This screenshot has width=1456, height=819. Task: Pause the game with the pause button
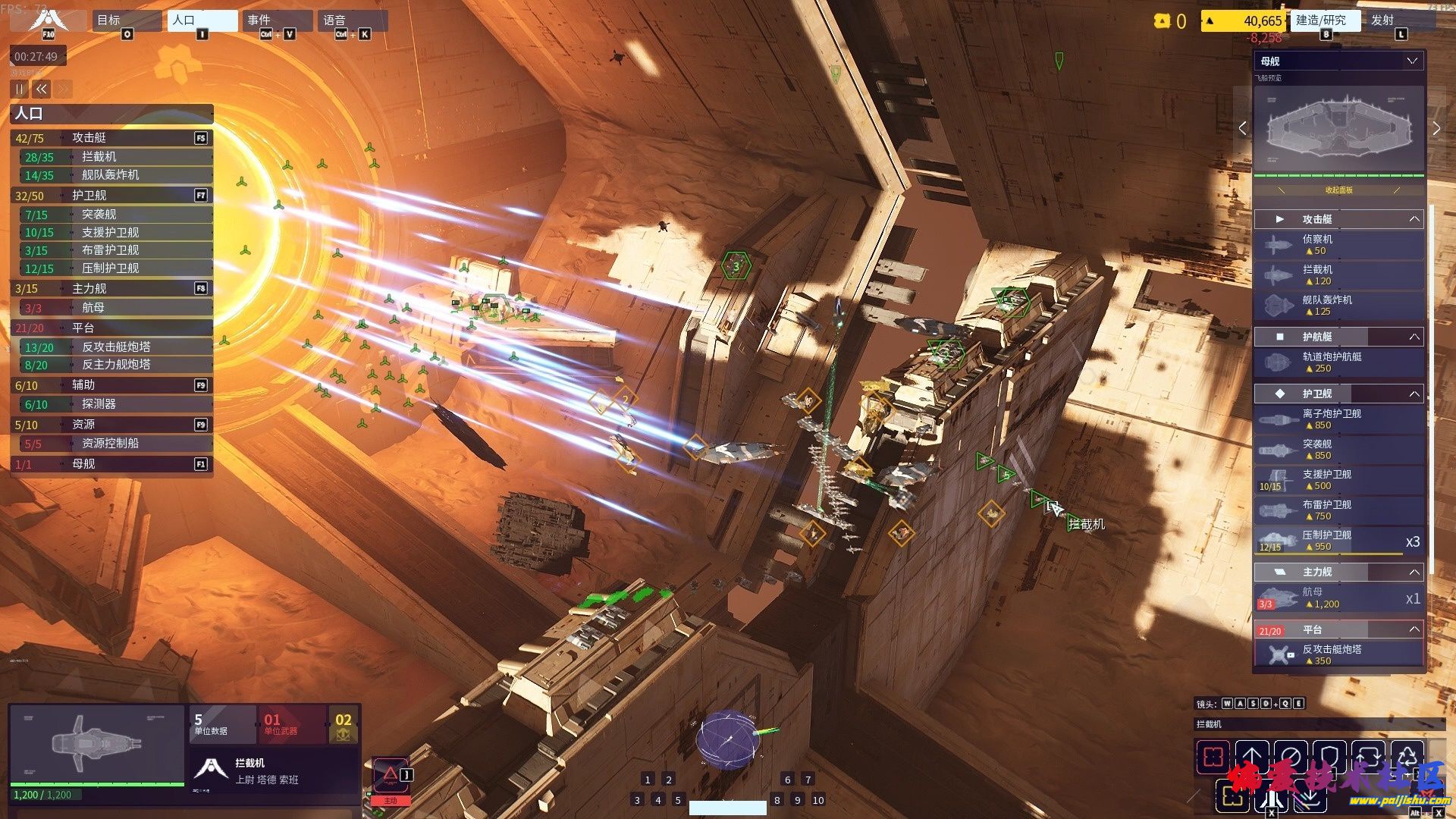coord(20,89)
